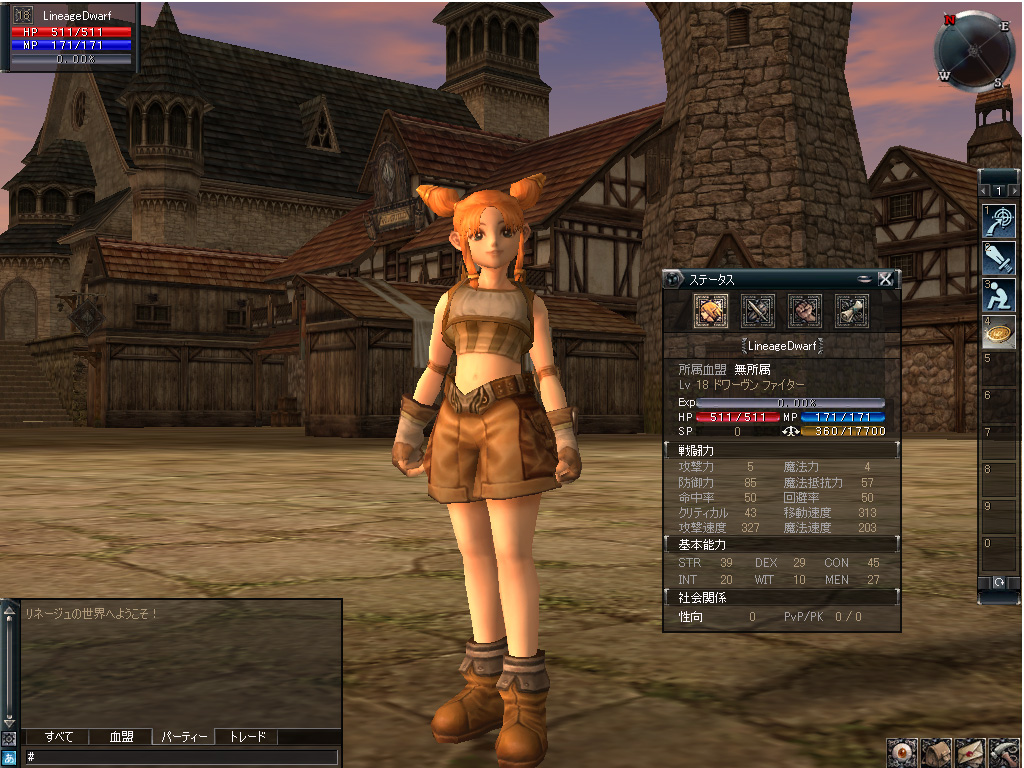This screenshot has height=768, width=1024.
Task: Switch chat to the トレード tab
Action: pos(247,737)
